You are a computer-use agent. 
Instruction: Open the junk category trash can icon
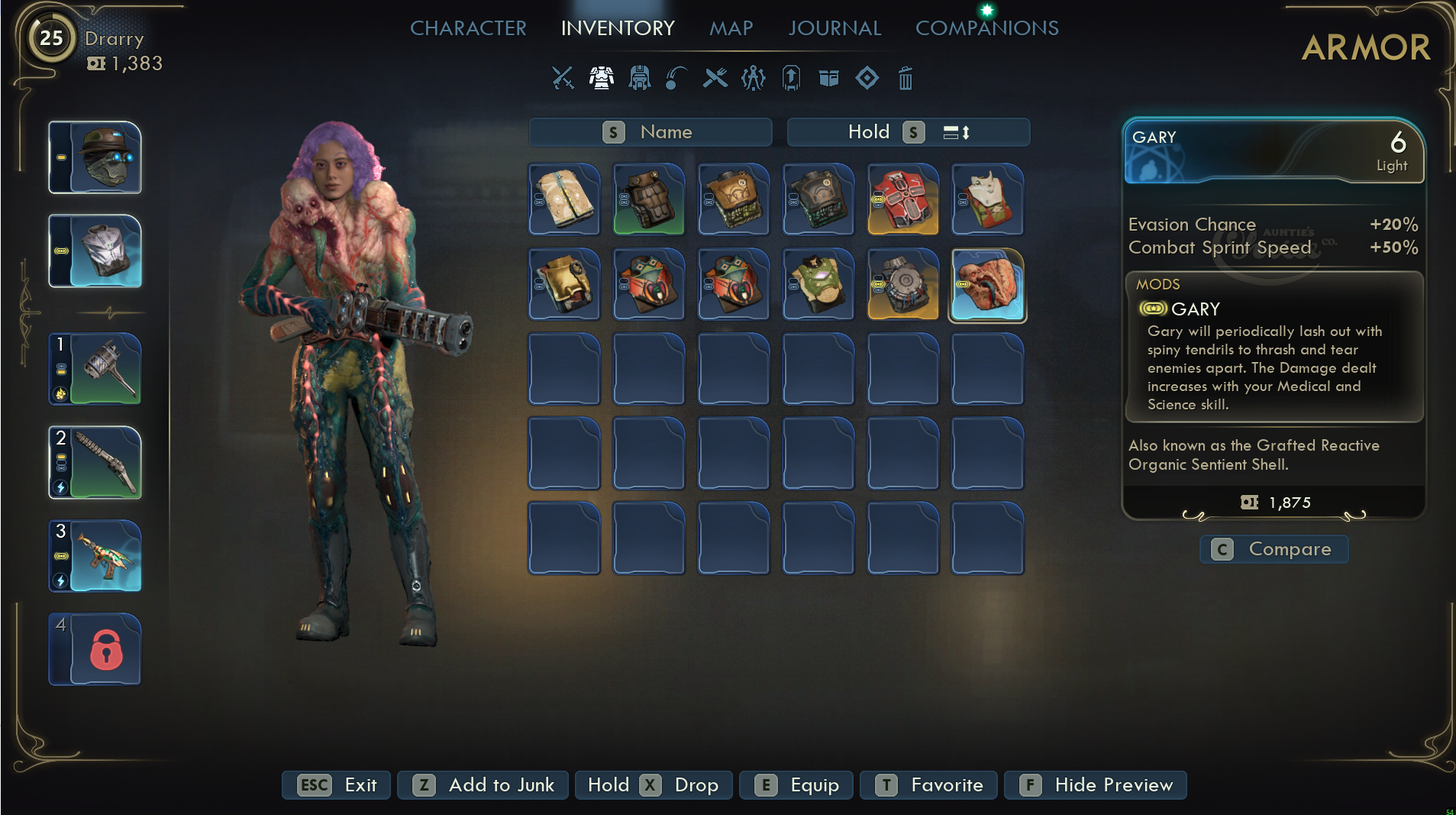[x=905, y=78]
